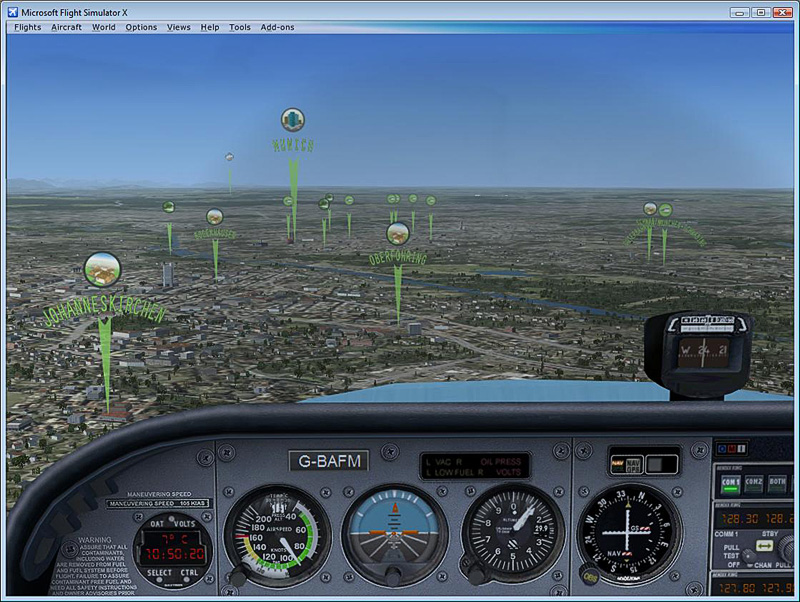This screenshot has height=602, width=800.
Task: Click the OBS knob on the VOR gauge
Action: click(x=589, y=575)
